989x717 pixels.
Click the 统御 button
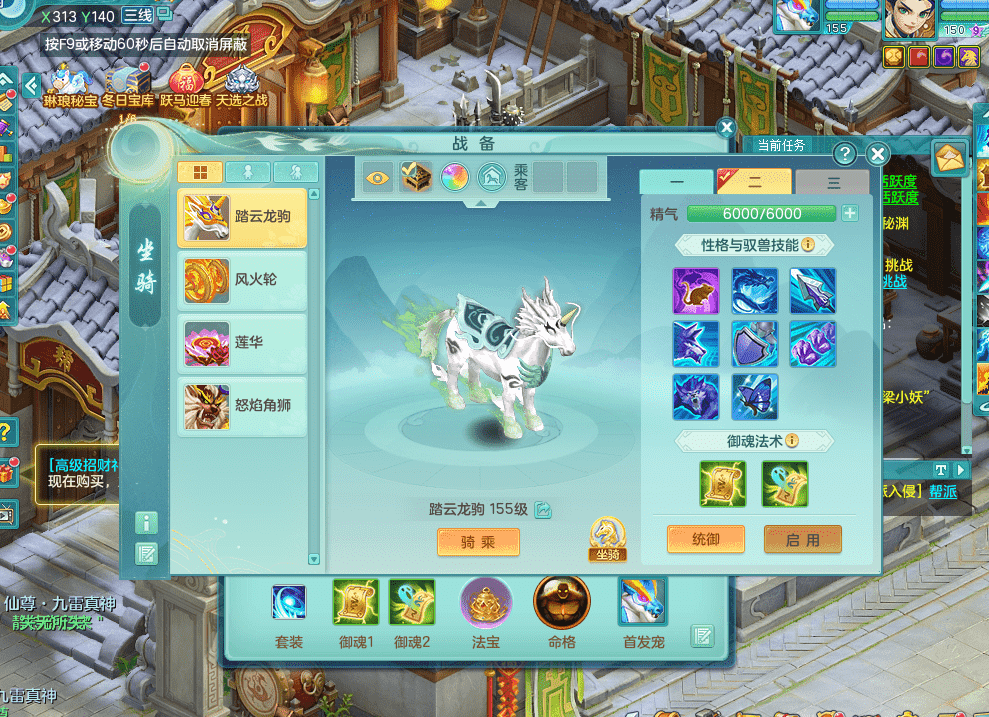(705, 539)
